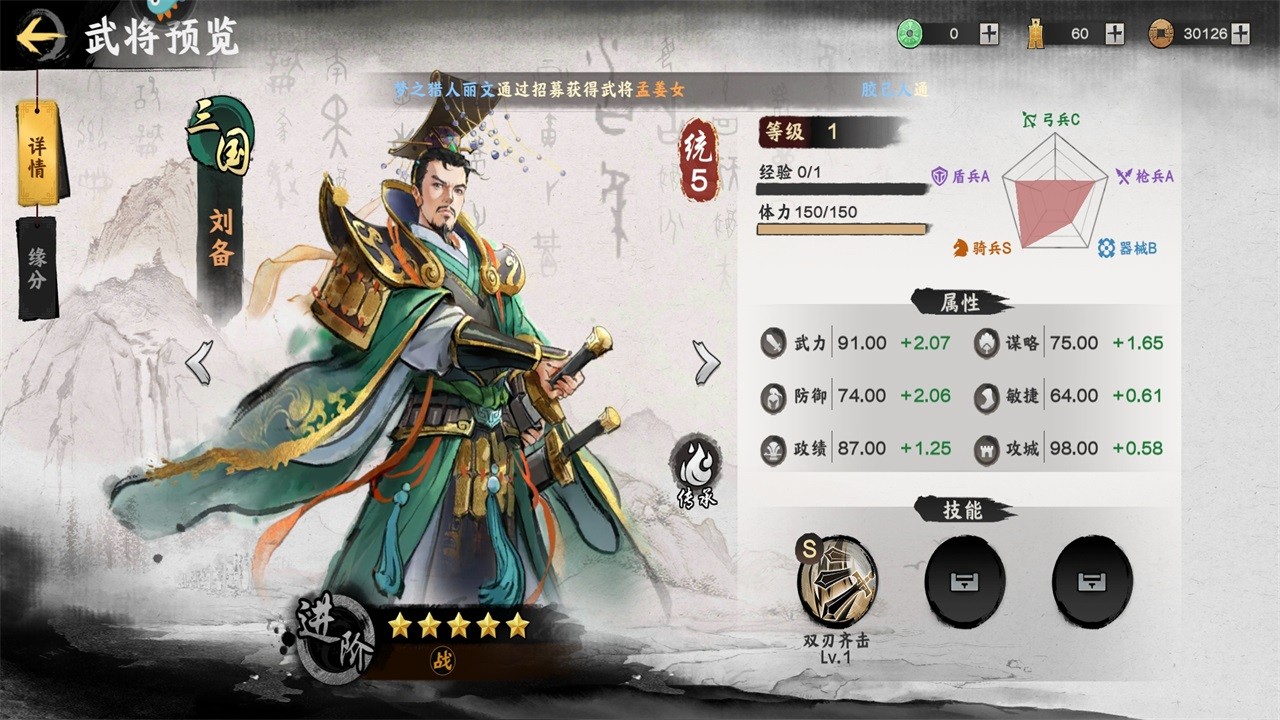The image size is (1280, 720).
Task: Open the 传承 inheritance feature
Action: 695,468
